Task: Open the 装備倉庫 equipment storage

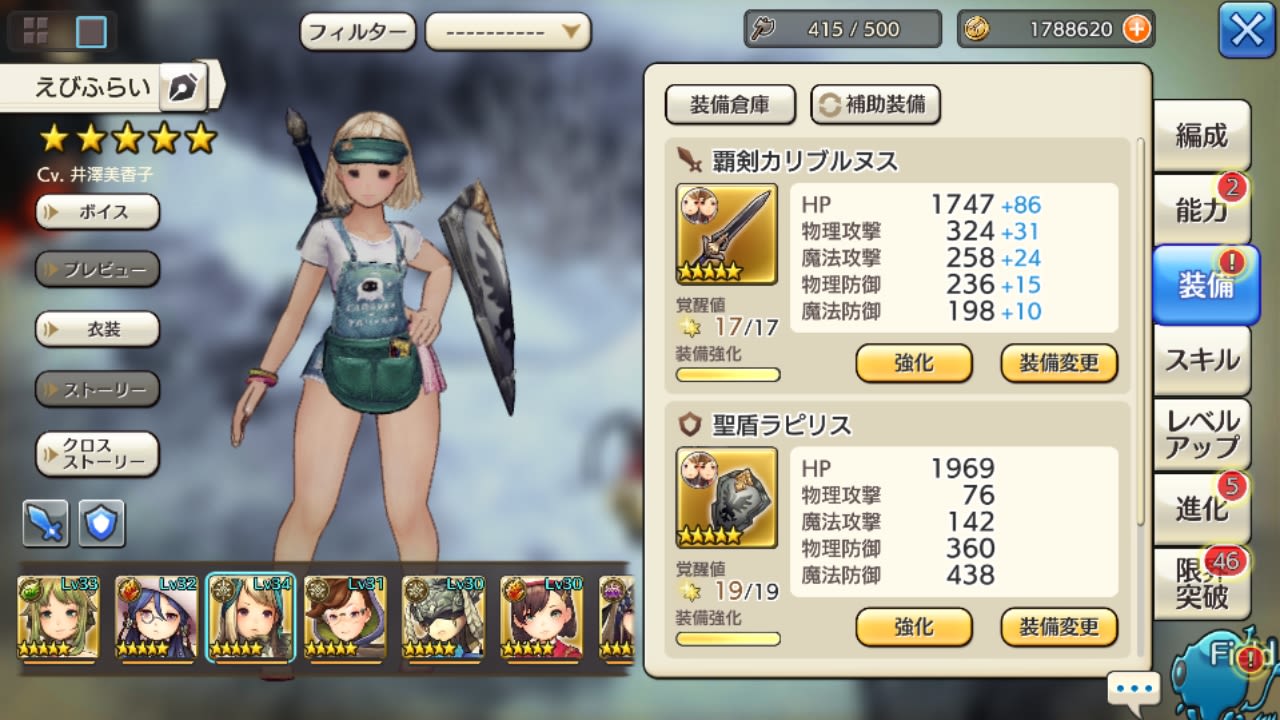Action: [730, 104]
